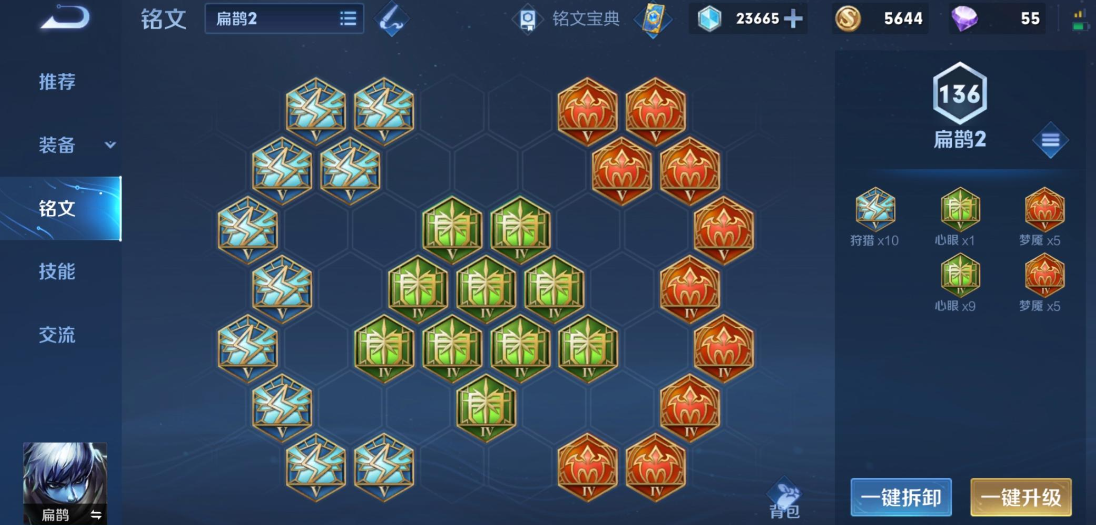Open the 扁鹊2 rune page dropdown
The height and width of the screenshot is (525, 1096).
[284, 18]
